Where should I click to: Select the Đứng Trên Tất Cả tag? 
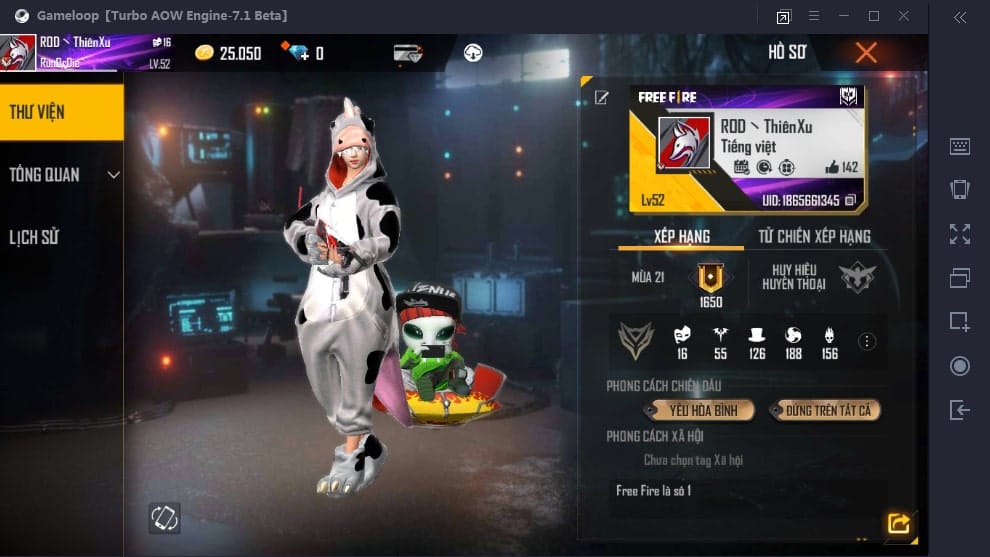[826, 410]
